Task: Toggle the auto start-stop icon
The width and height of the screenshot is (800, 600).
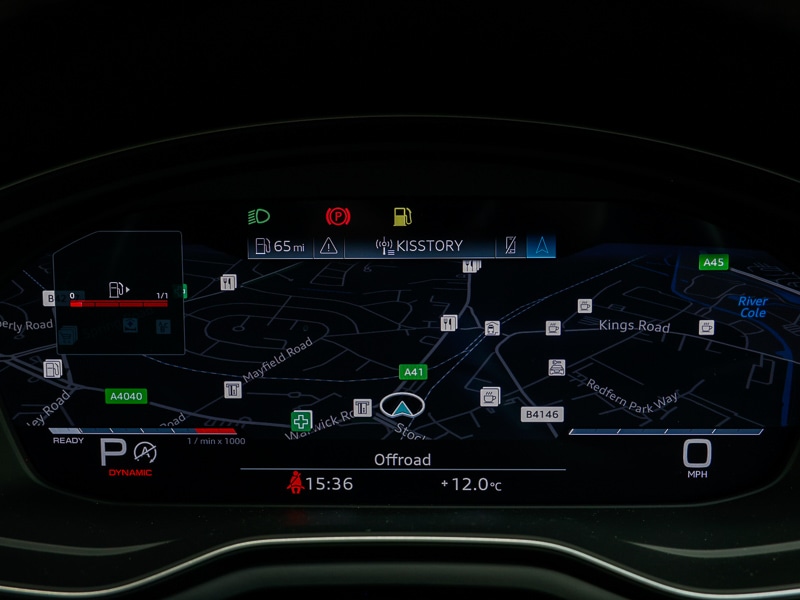Action: 145,451
